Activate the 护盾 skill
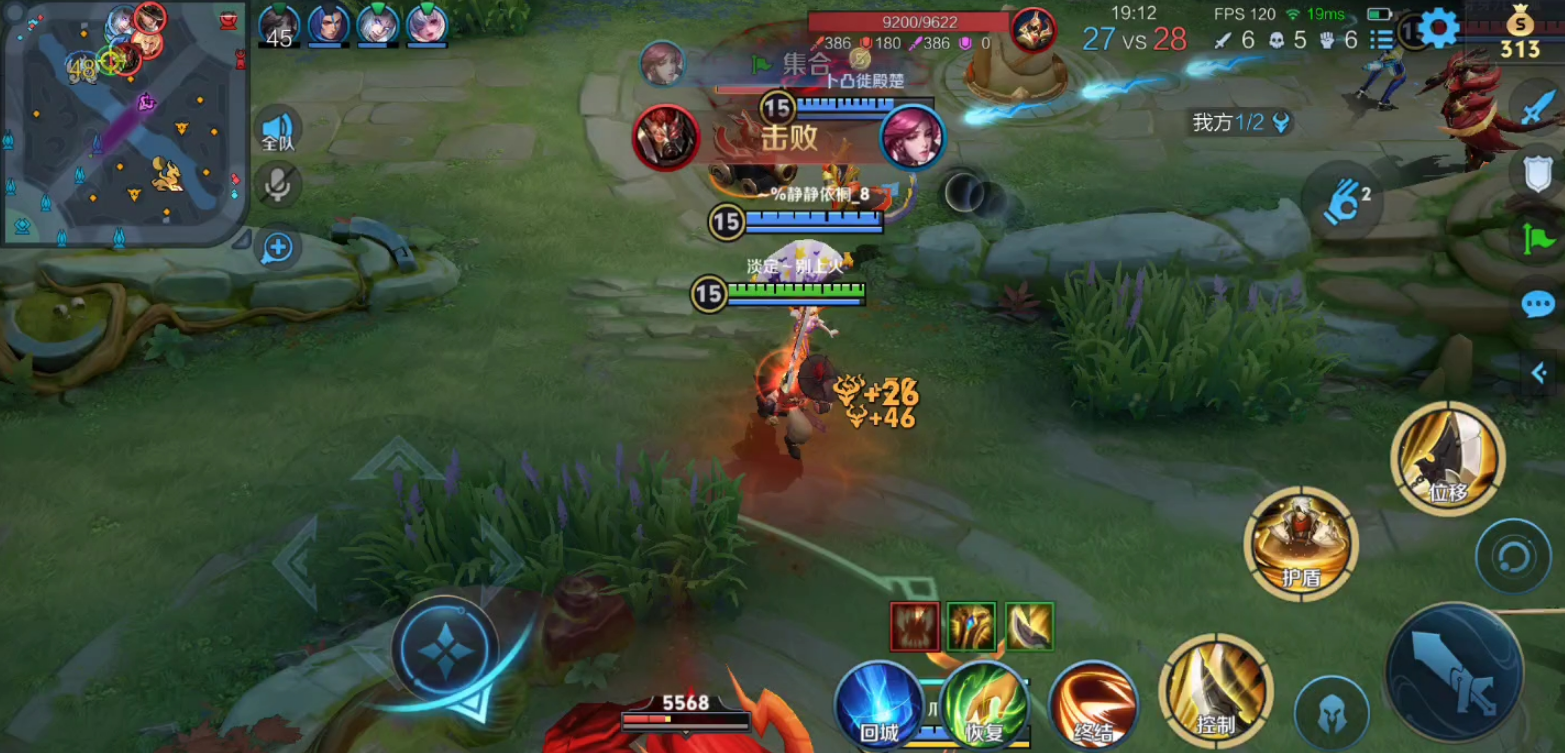The height and width of the screenshot is (753, 1565). point(1300,543)
